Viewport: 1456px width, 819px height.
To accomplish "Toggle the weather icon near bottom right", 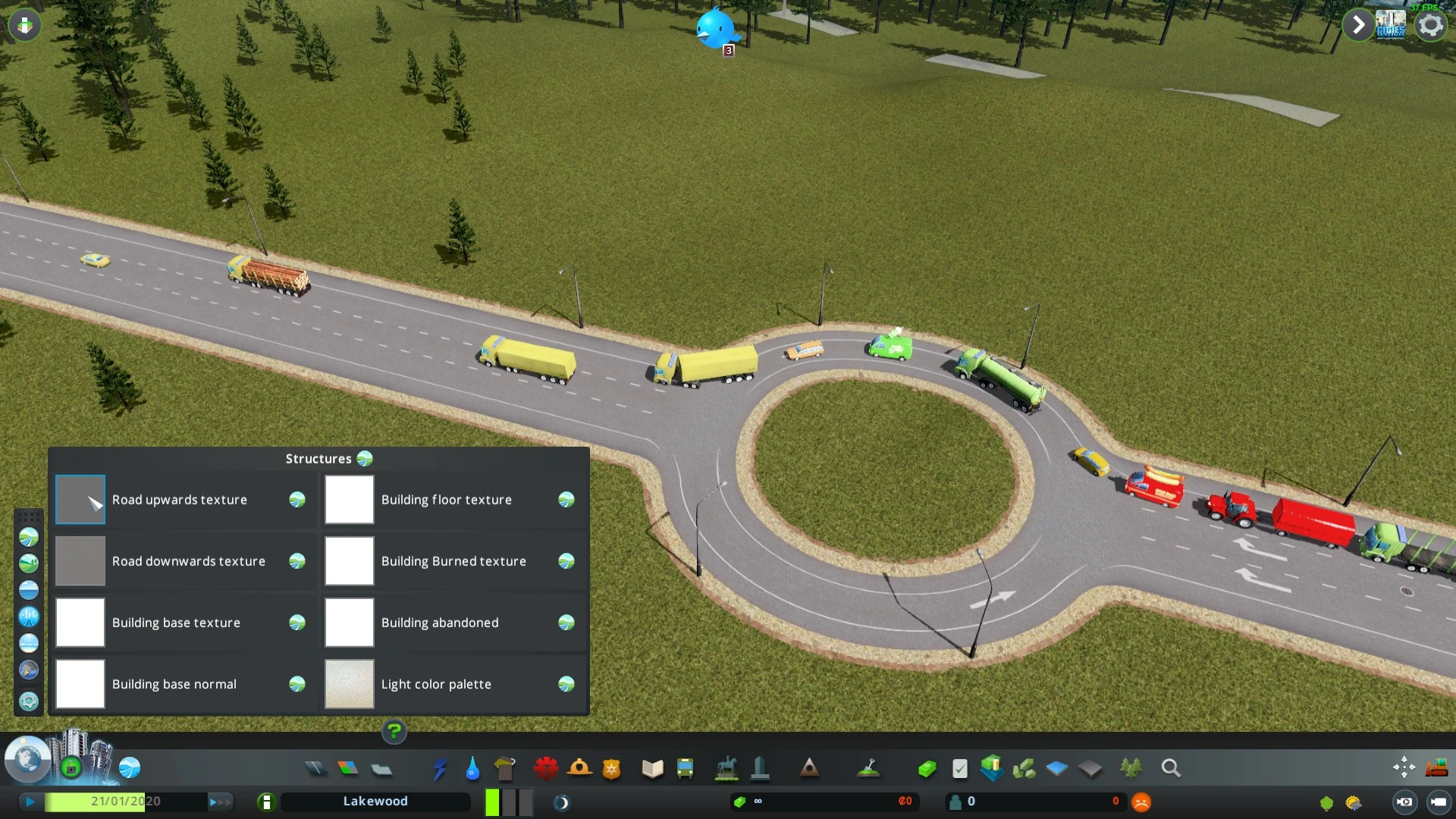I will tap(1354, 802).
